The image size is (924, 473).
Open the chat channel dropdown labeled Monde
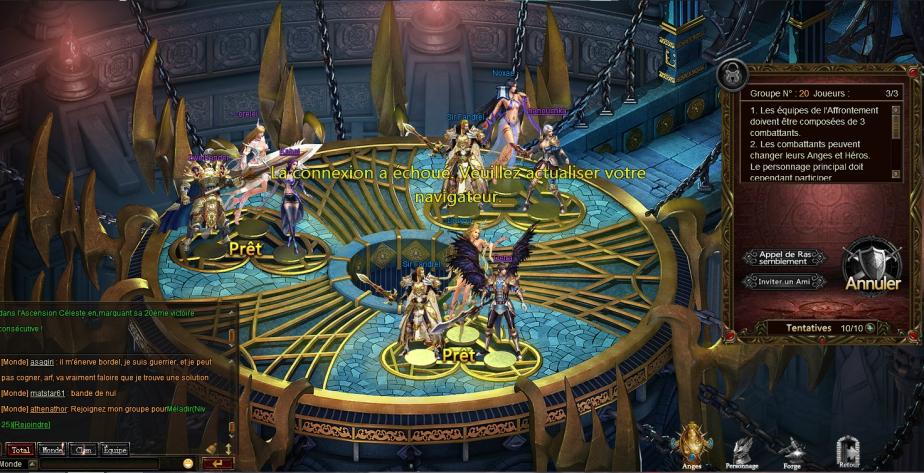coord(19,464)
